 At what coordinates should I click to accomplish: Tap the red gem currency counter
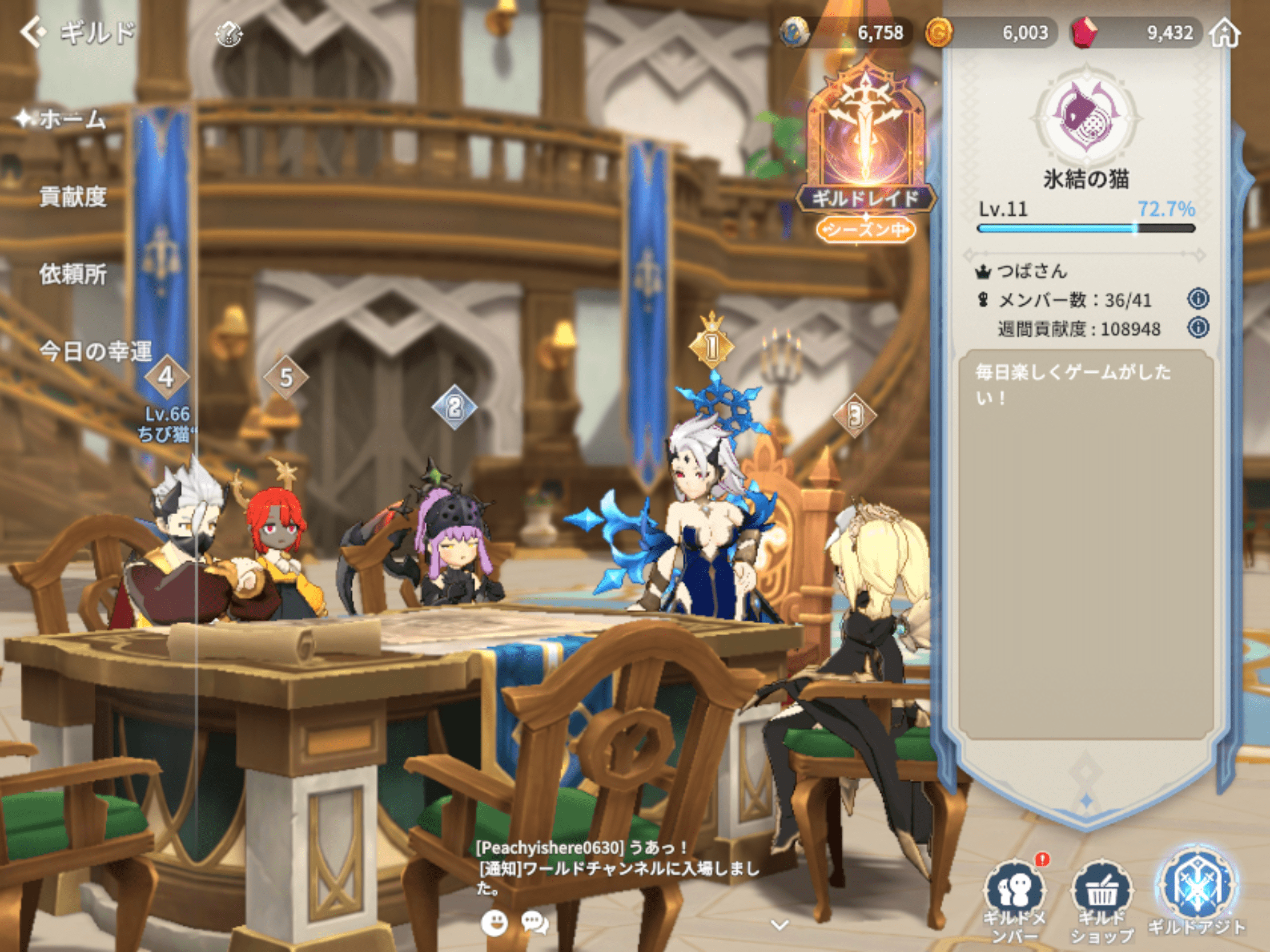coord(1136,33)
